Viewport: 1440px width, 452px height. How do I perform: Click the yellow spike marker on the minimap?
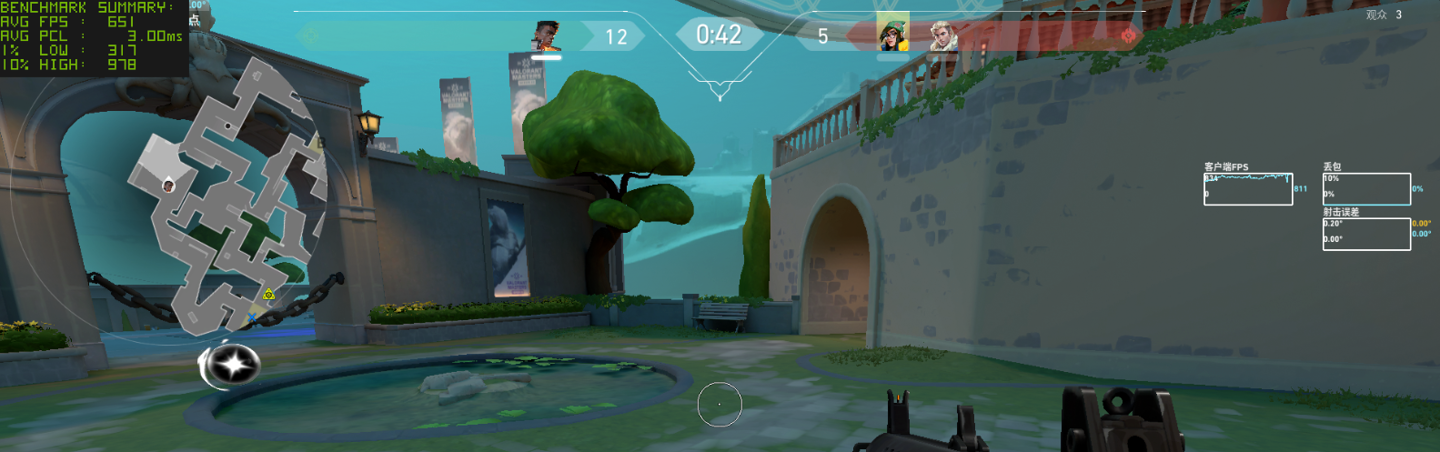pyautogui.click(x=268, y=294)
